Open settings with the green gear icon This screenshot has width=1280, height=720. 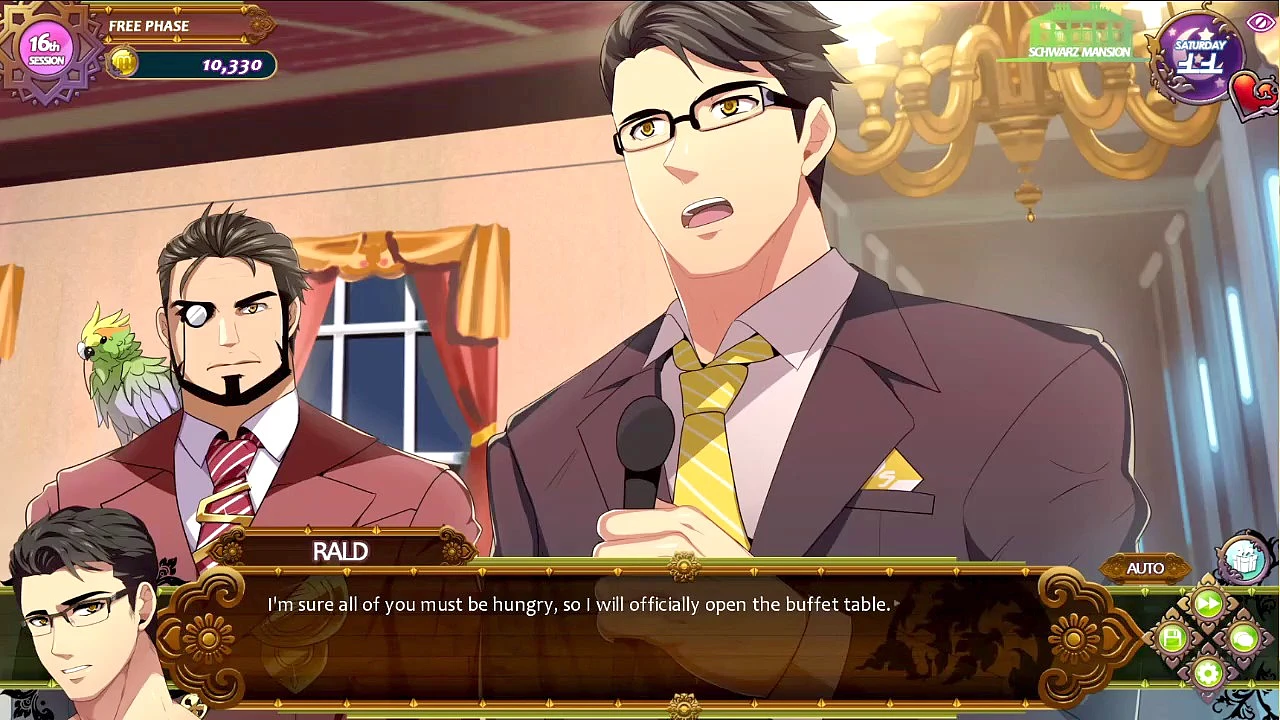[x=1208, y=672]
